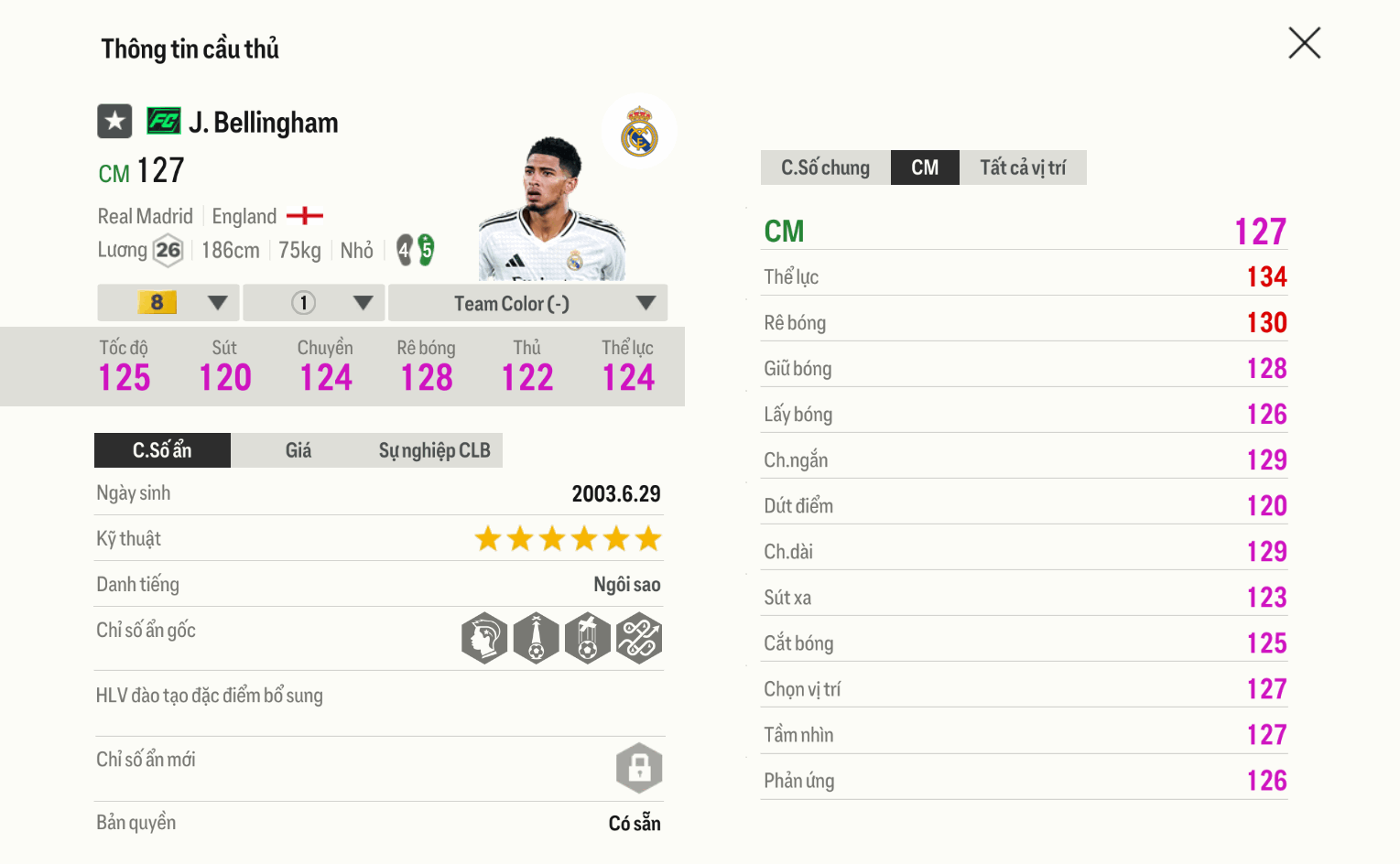Image resolution: width=1400 pixels, height=864 pixels.
Task: Toggle the favorite star icon
Action: [115, 121]
